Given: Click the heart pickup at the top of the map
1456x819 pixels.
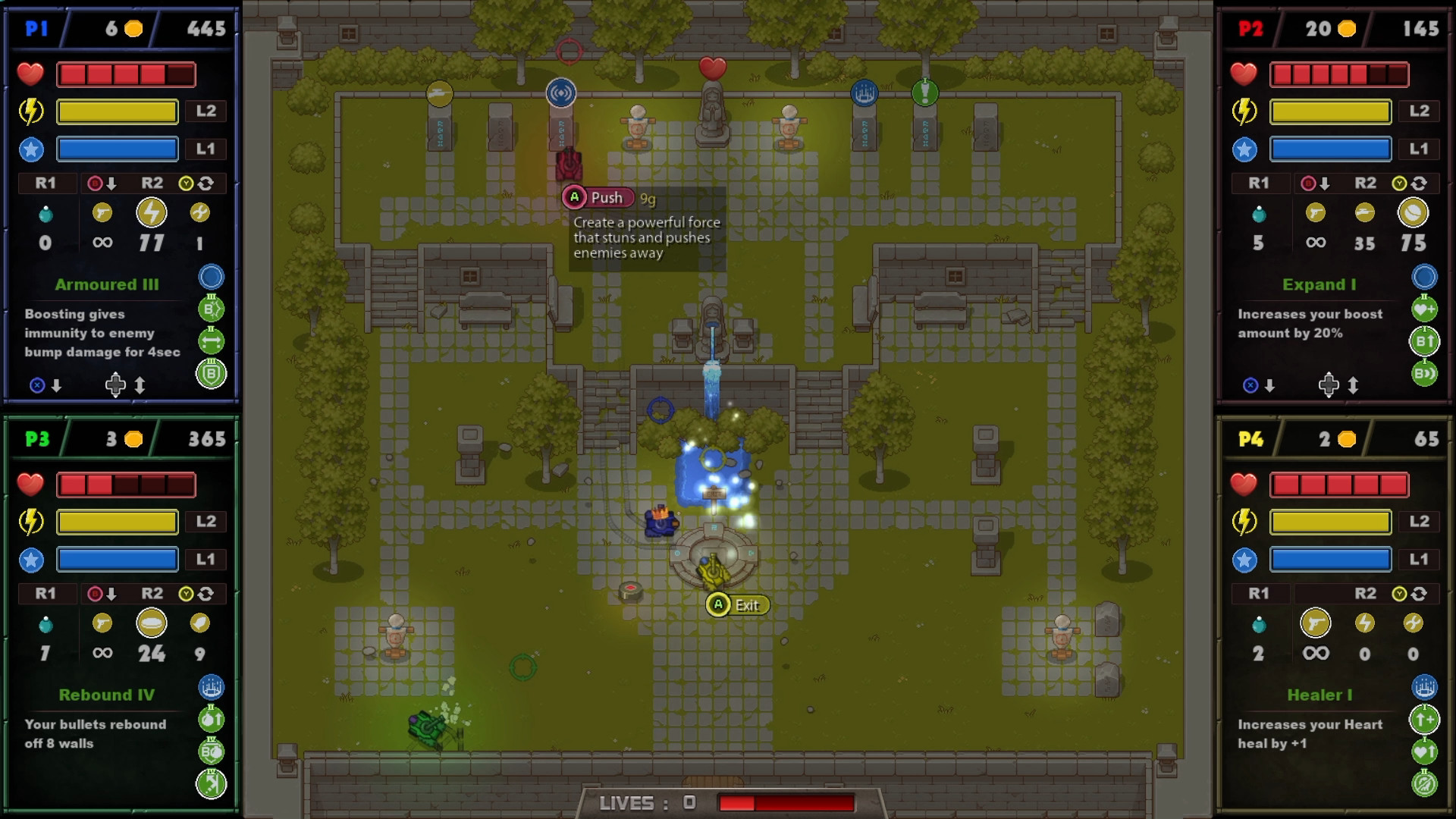Looking at the screenshot, I should tap(713, 66).
